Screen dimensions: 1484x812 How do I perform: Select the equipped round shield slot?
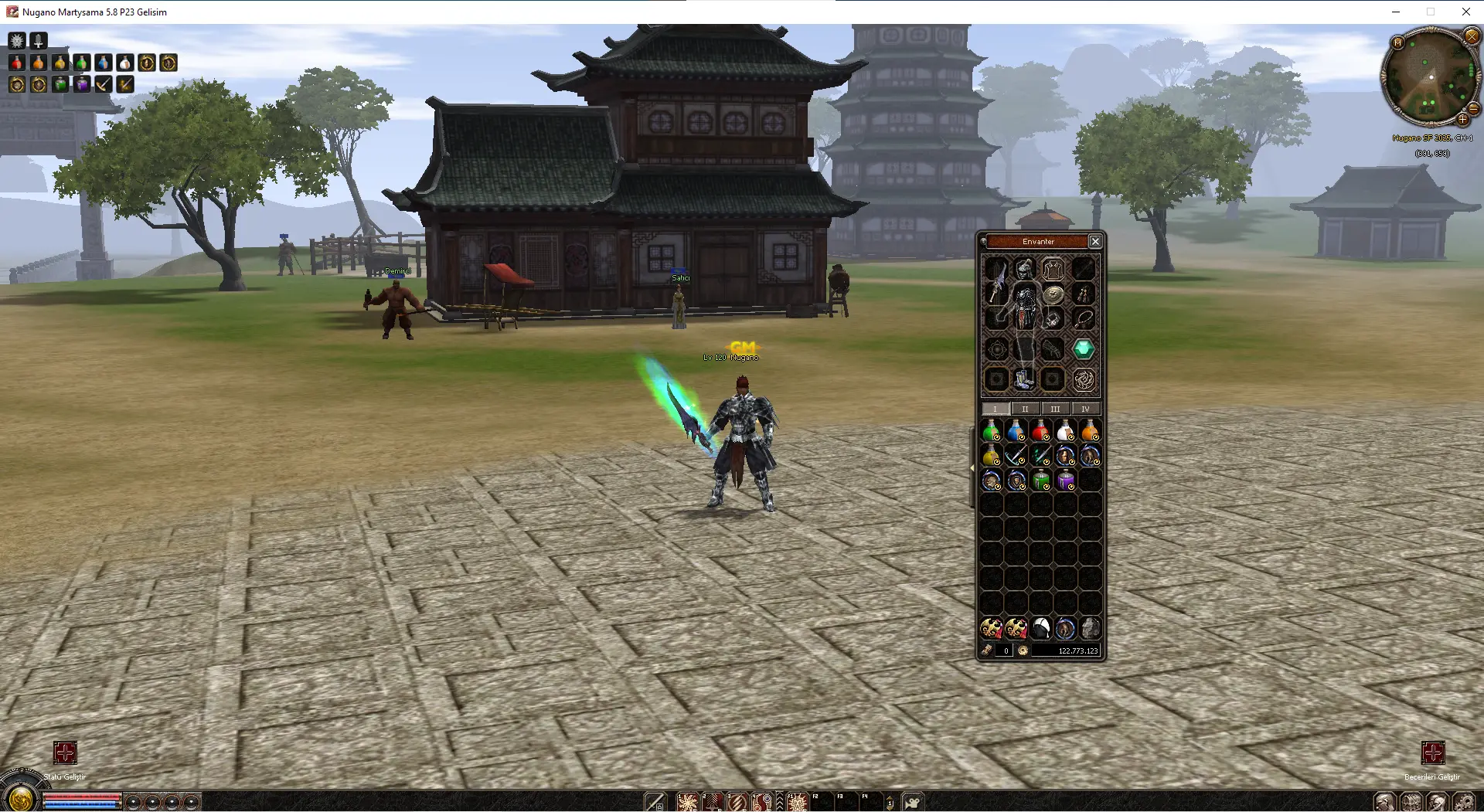1053,294
